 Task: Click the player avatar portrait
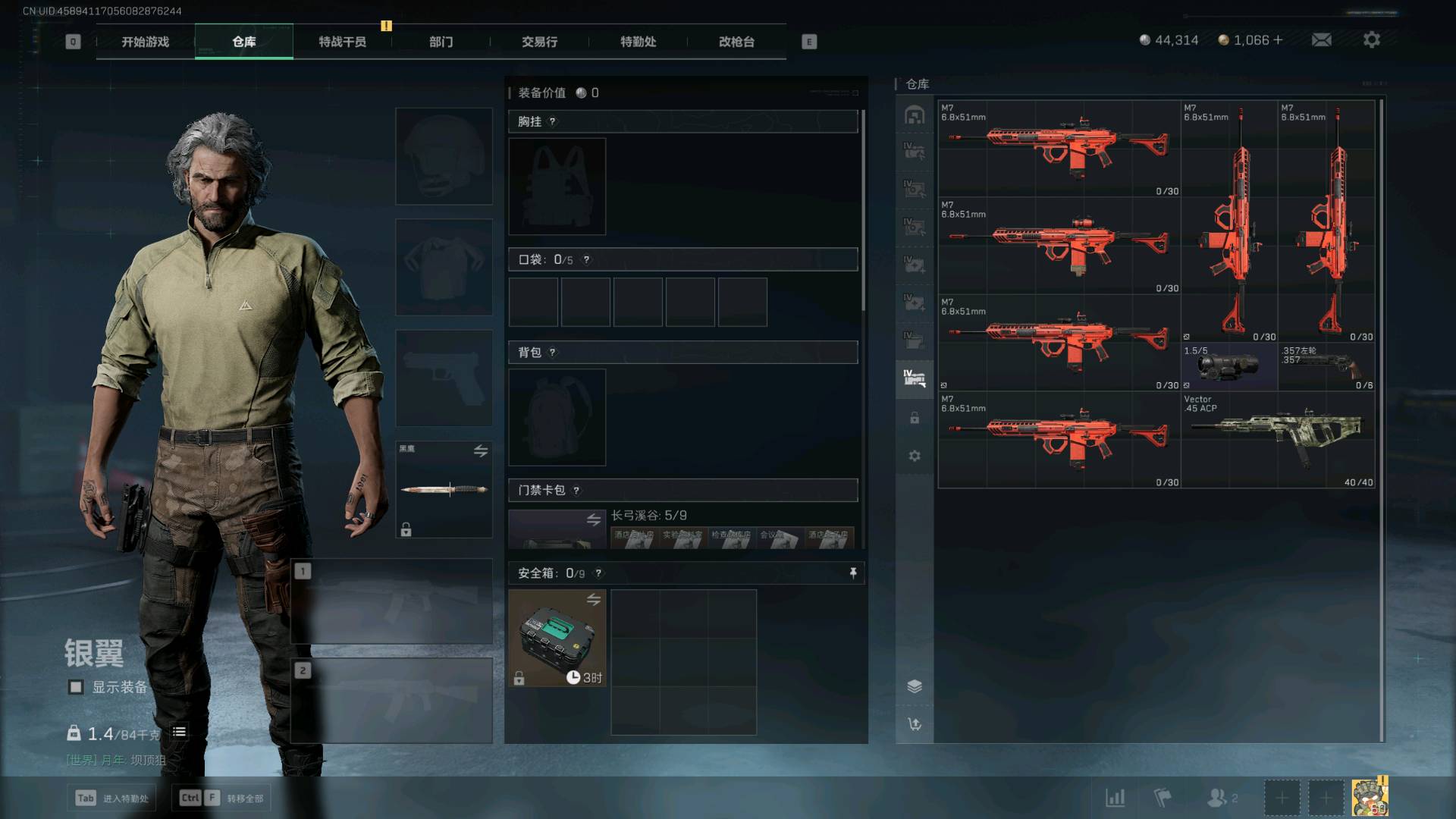click(x=1370, y=798)
